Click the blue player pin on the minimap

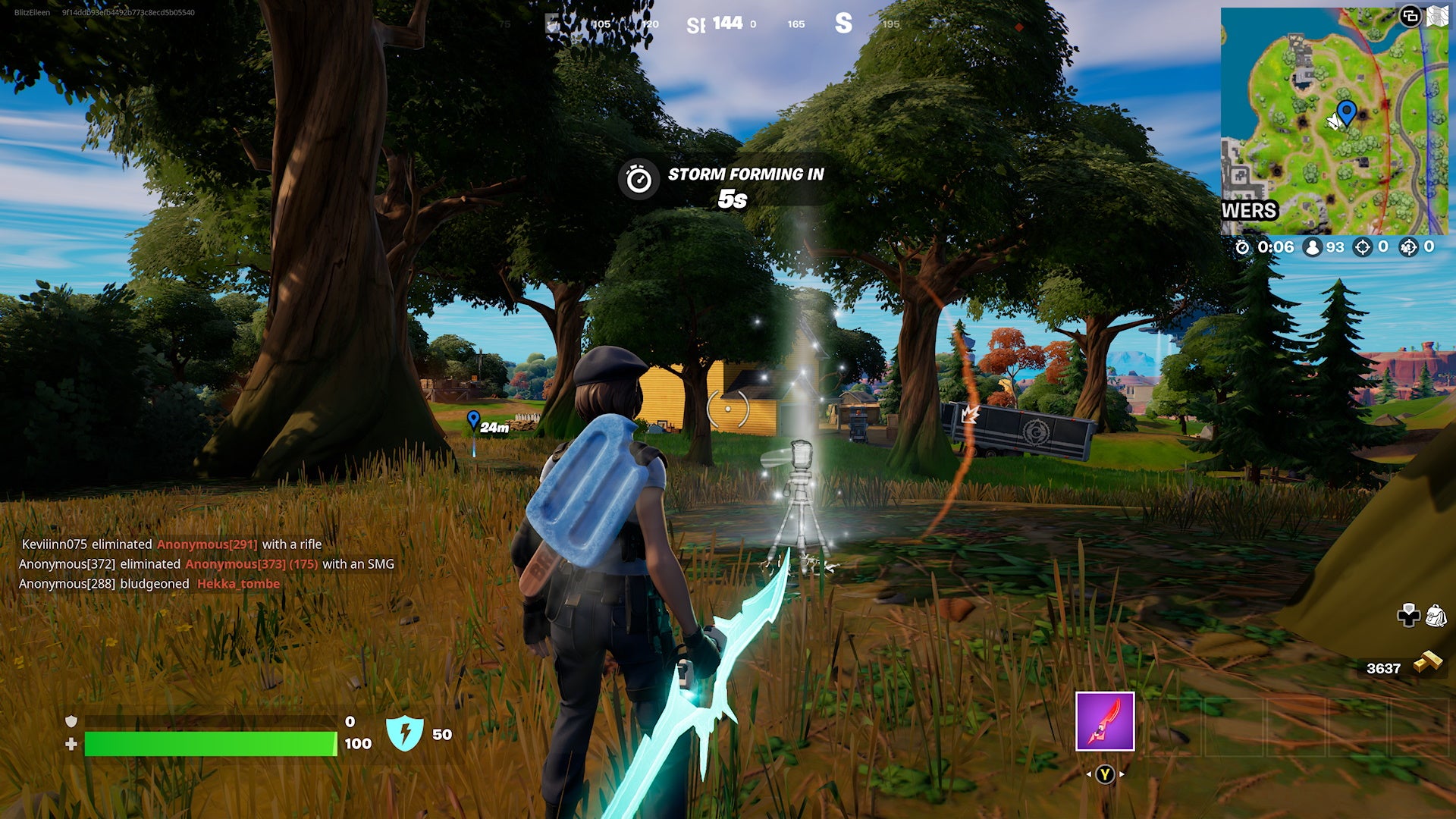tap(1346, 111)
